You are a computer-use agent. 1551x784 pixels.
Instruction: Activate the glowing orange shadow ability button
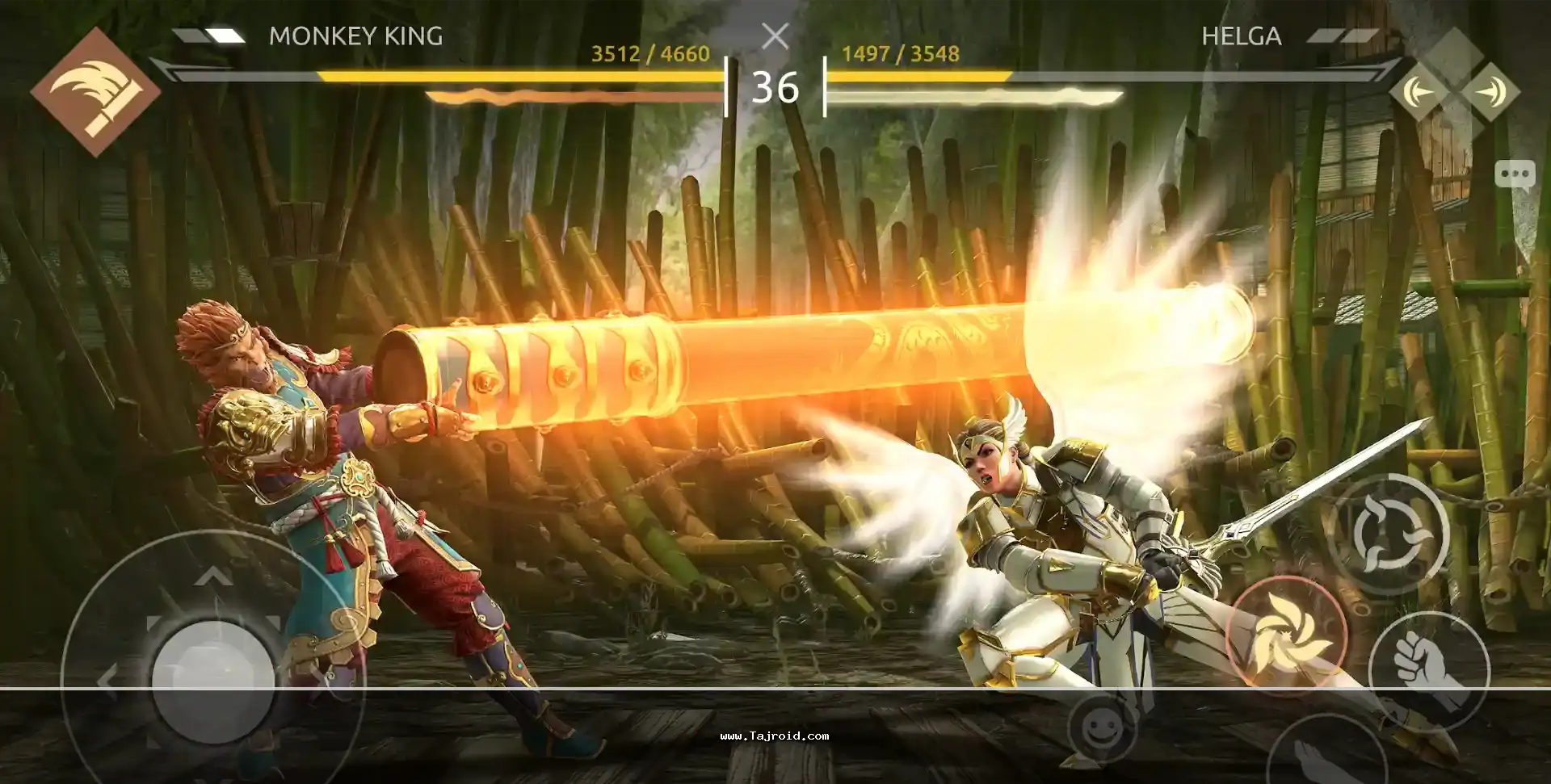click(1285, 635)
